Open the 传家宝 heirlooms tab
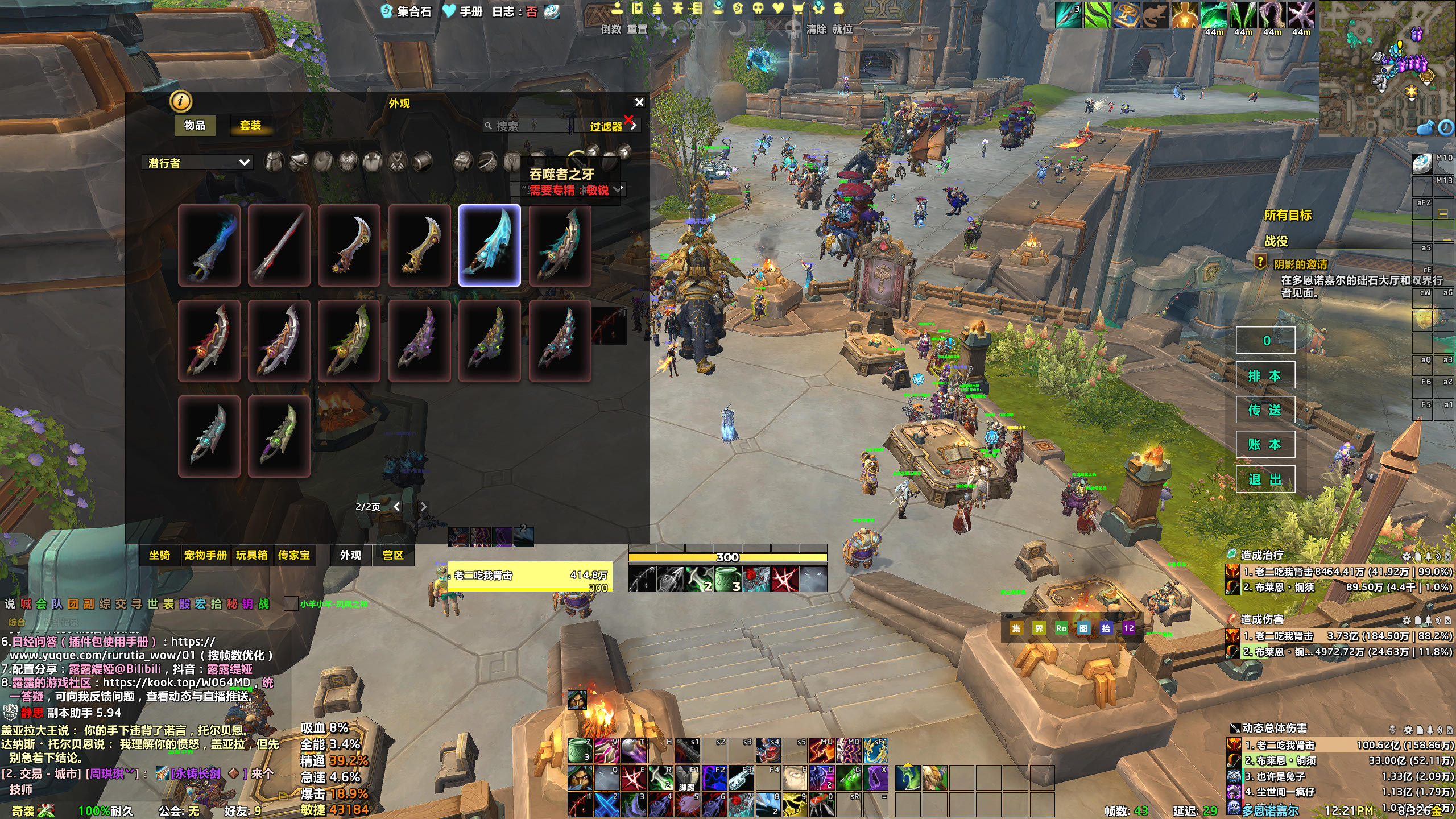The image size is (1456, 819). tap(294, 555)
